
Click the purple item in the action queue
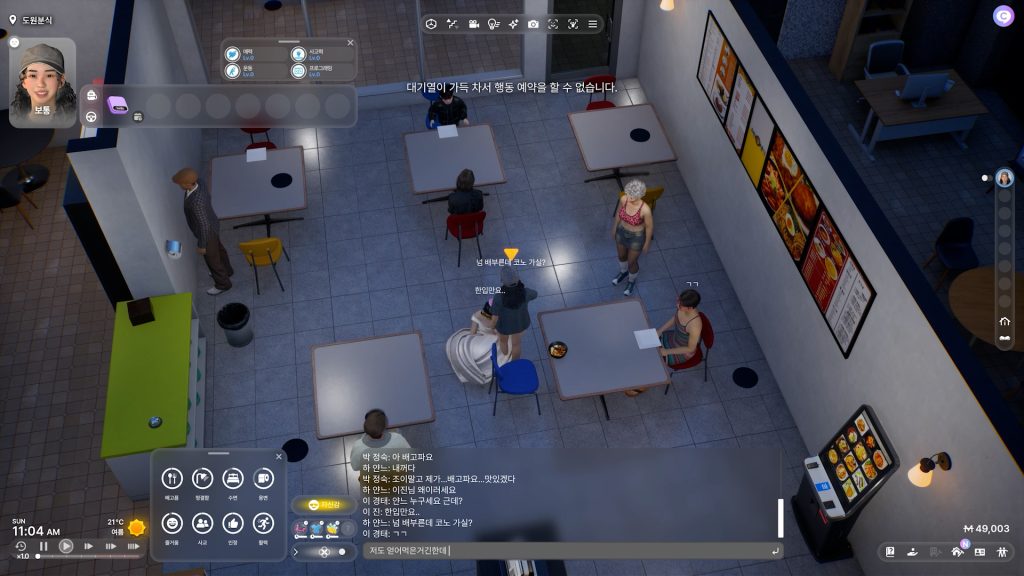point(119,102)
